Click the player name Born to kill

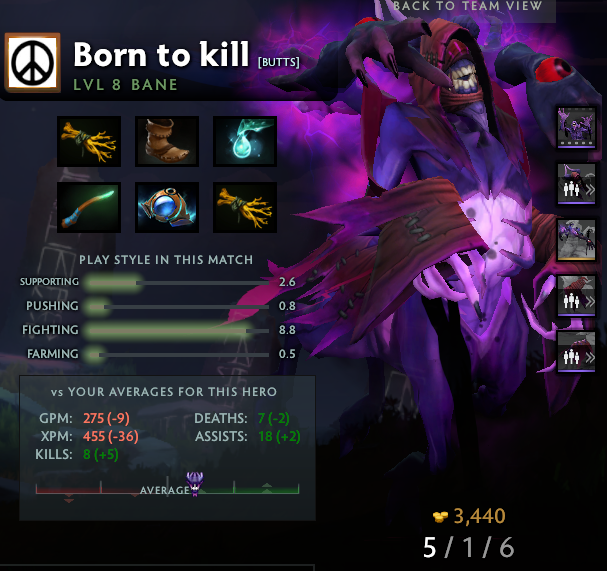pyautogui.click(x=163, y=54)
